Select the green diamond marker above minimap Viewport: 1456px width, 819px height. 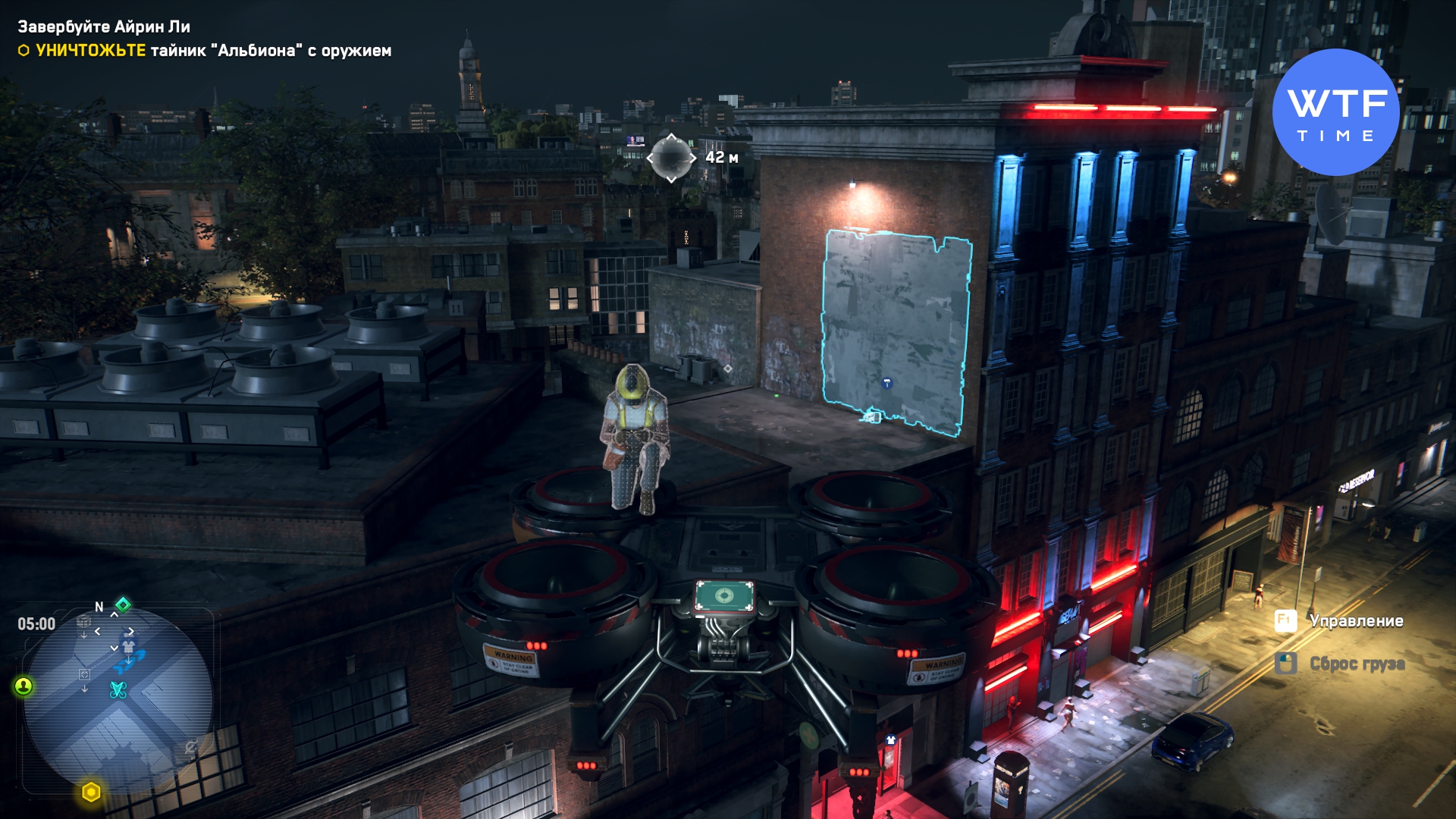coord(123,604)
